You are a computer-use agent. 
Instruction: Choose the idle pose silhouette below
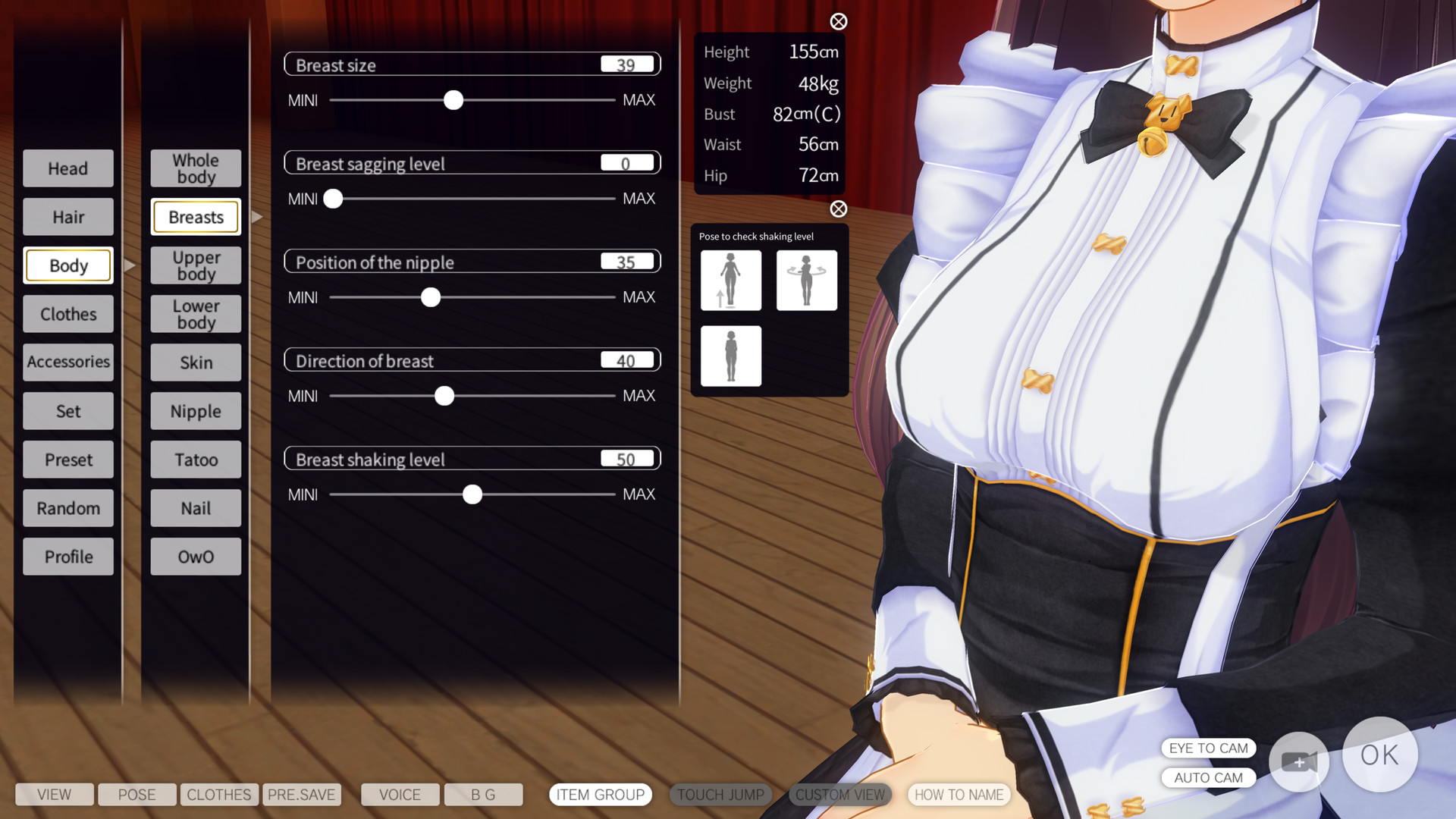pos(730,356)
